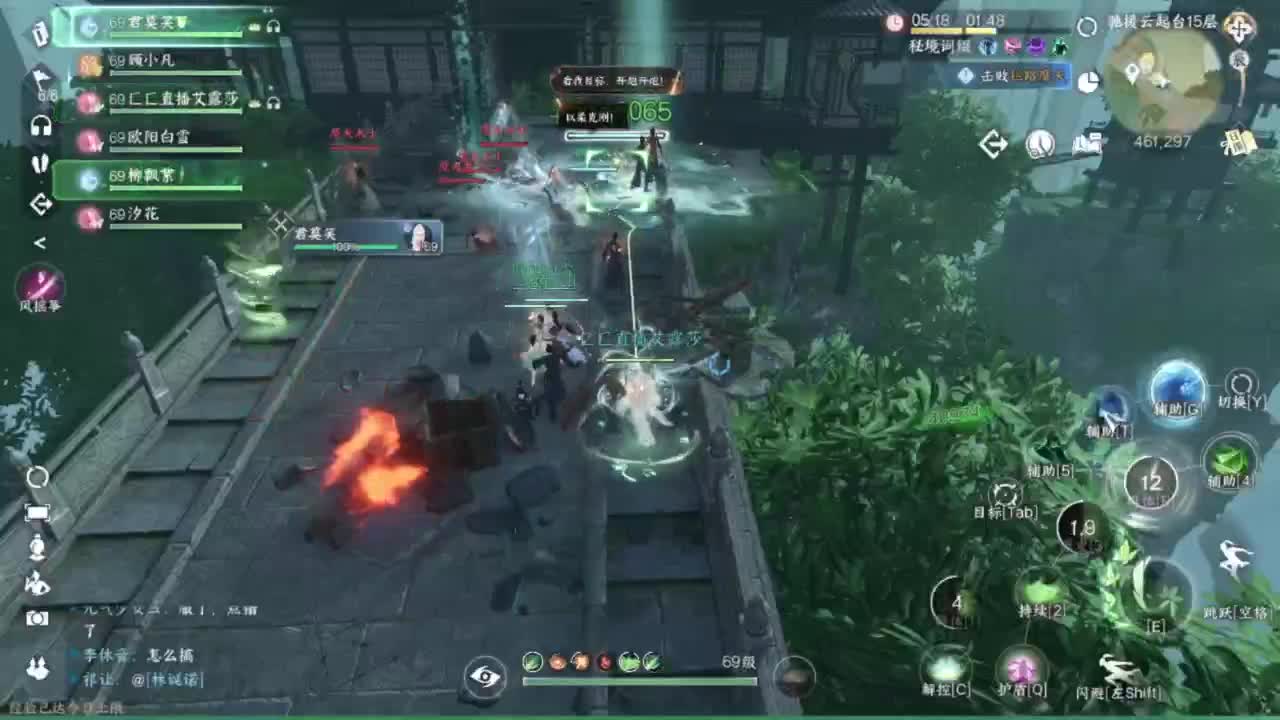Toggle the microphone icon on the left sidebar

pyautogui.click(x=38, y=548)
